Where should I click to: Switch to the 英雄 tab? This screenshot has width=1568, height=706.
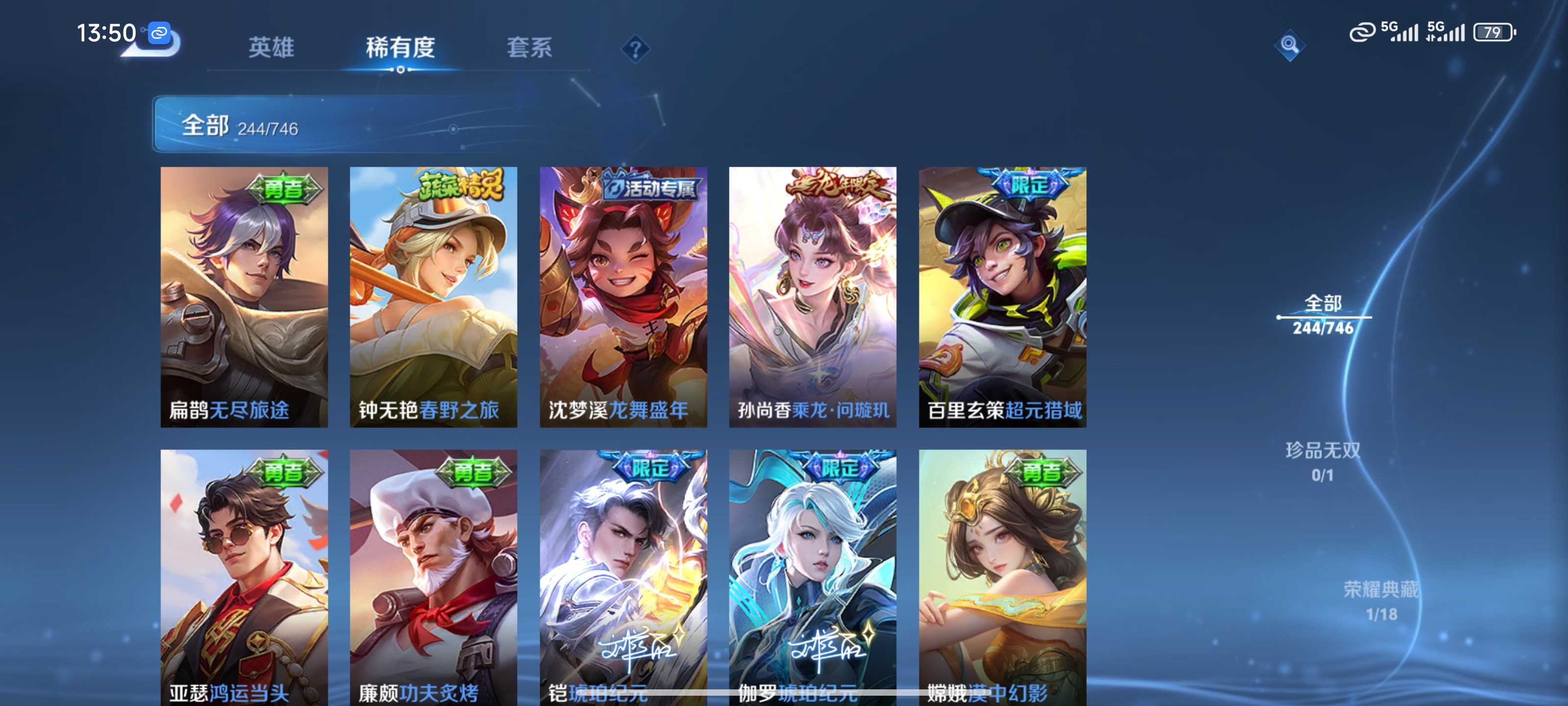coord(271,48)
